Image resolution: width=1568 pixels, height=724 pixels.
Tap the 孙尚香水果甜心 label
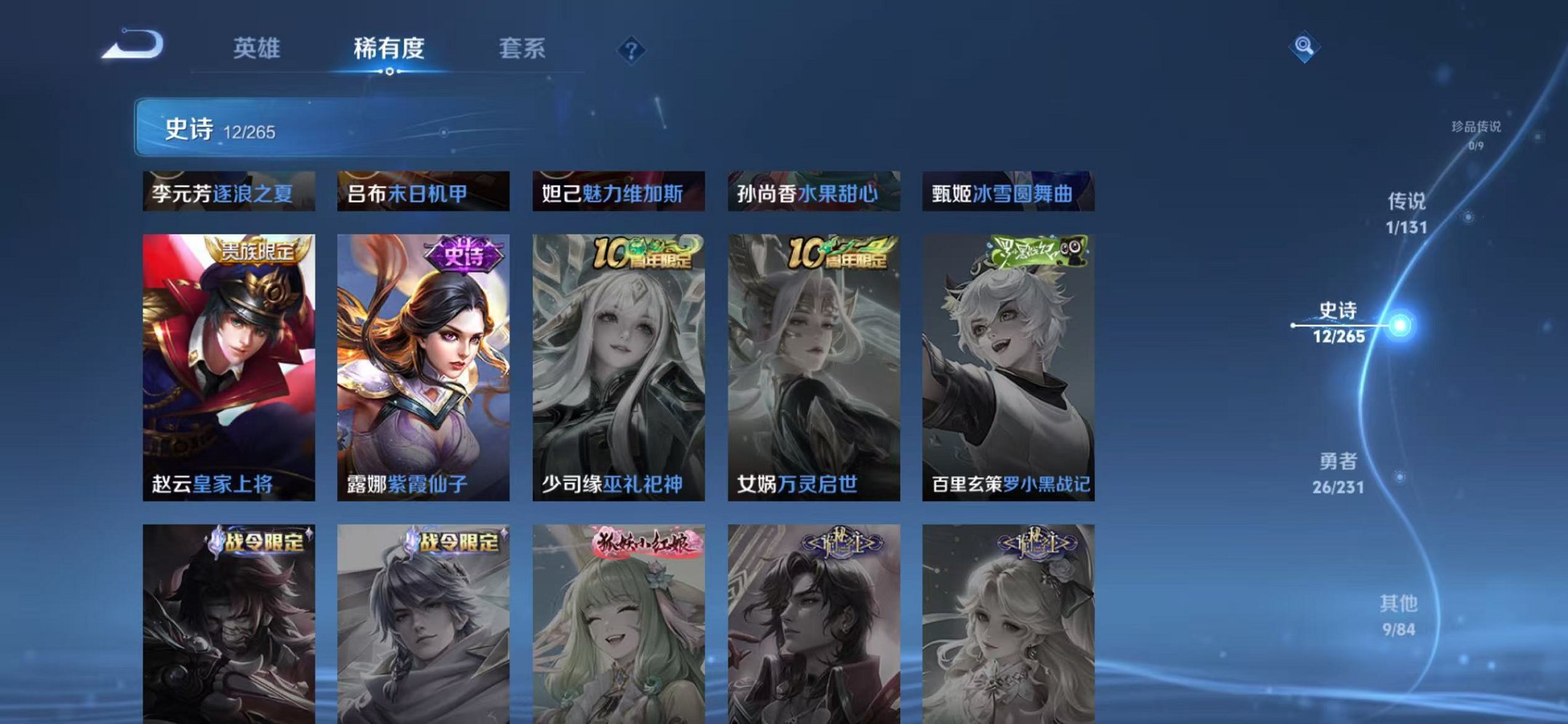point(811,193)
